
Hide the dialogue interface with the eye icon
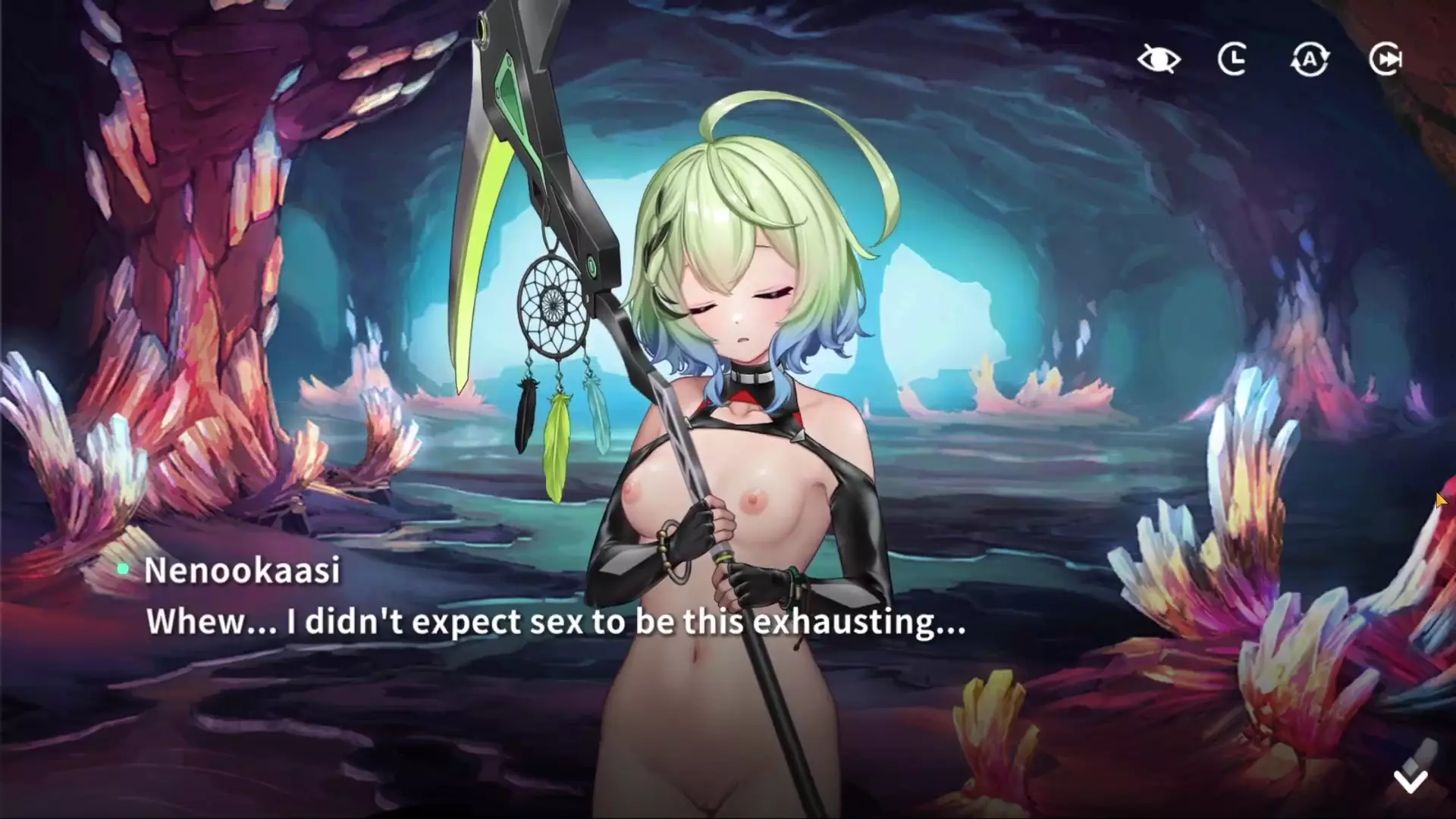point(1159,59)
